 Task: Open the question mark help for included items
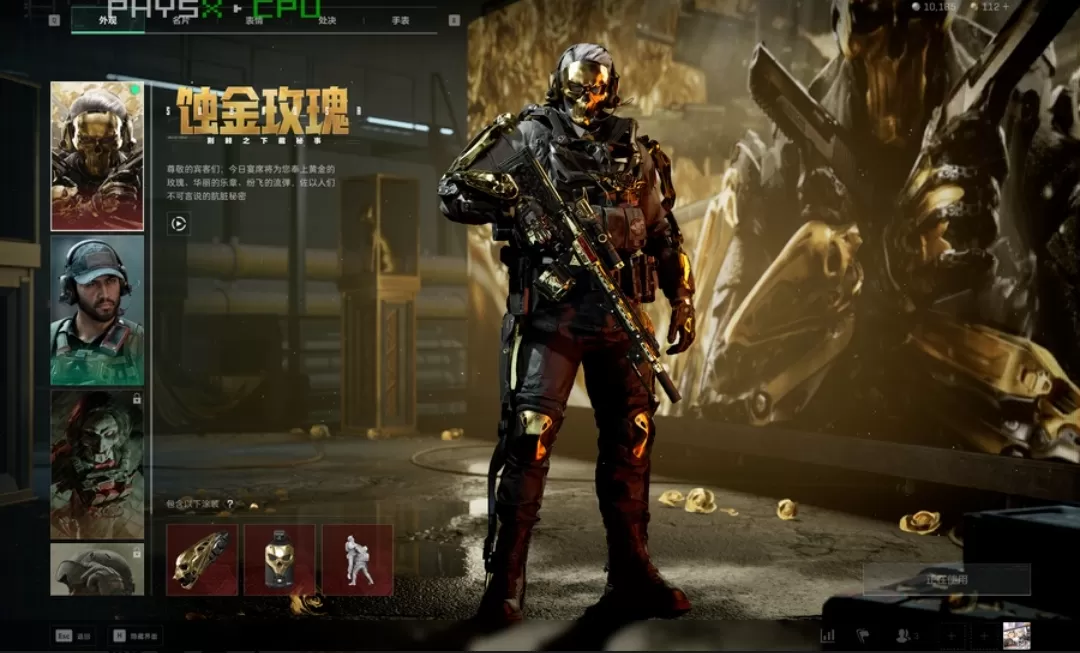[x=230, y=504]
